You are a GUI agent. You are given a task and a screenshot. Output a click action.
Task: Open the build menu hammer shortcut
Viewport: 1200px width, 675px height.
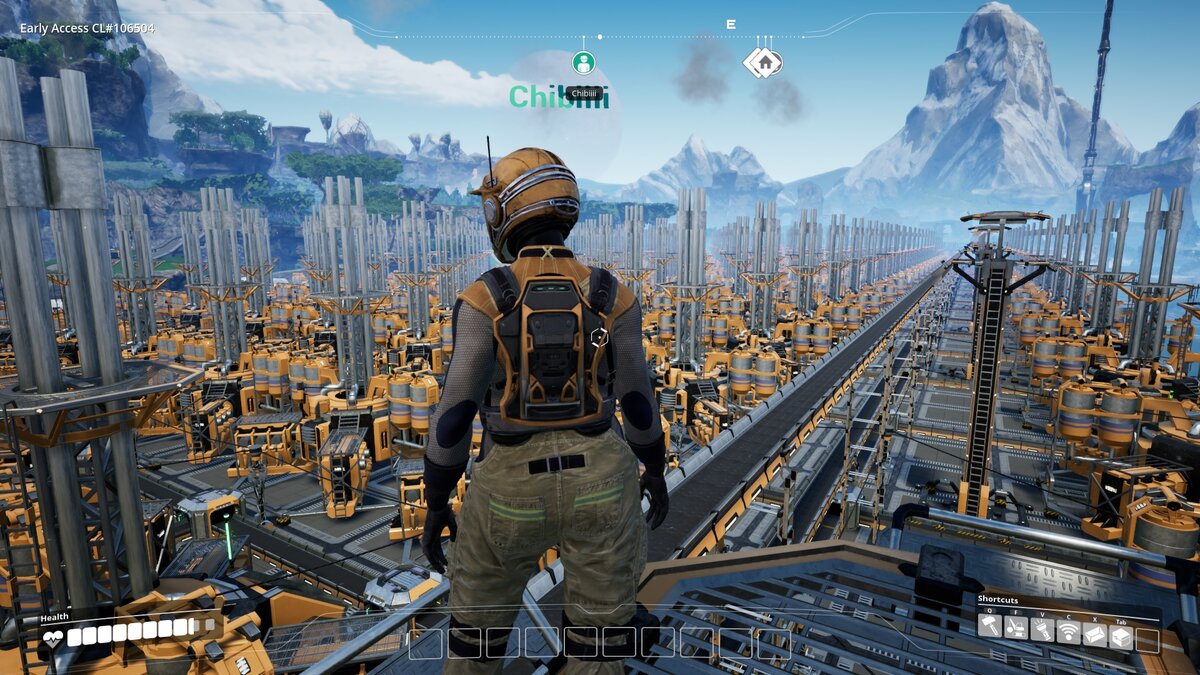tap(989, 629)
